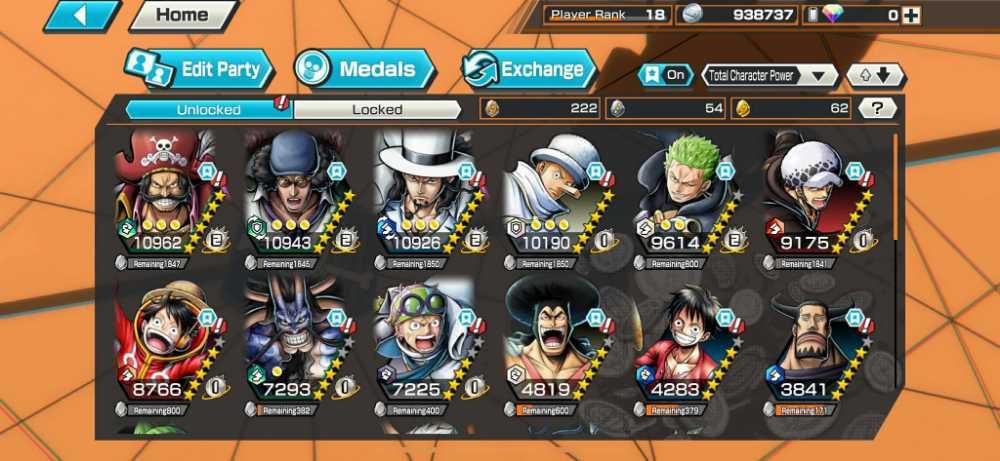
Task: Add rainbow diamonds with the plus button
Action: click(x=911, y=15)
